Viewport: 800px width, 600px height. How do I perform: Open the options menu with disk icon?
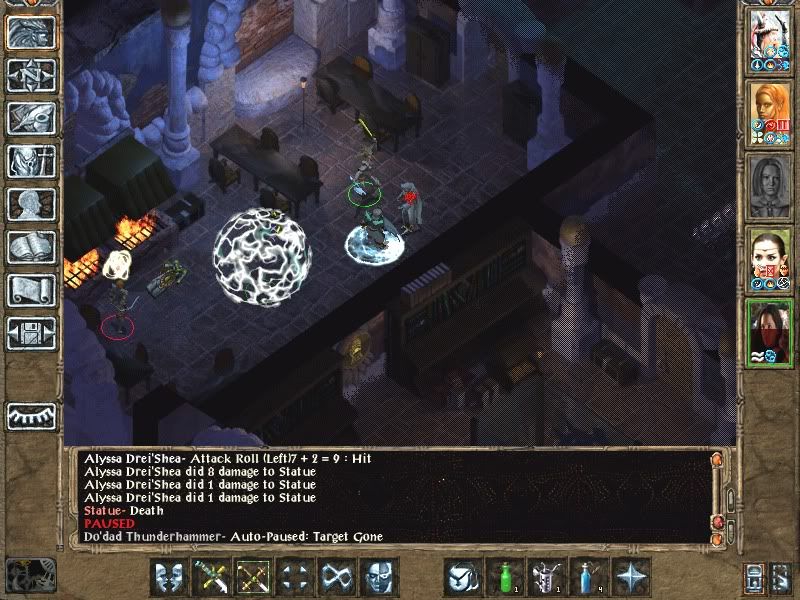pyautogui.click(x=32, y=333)
